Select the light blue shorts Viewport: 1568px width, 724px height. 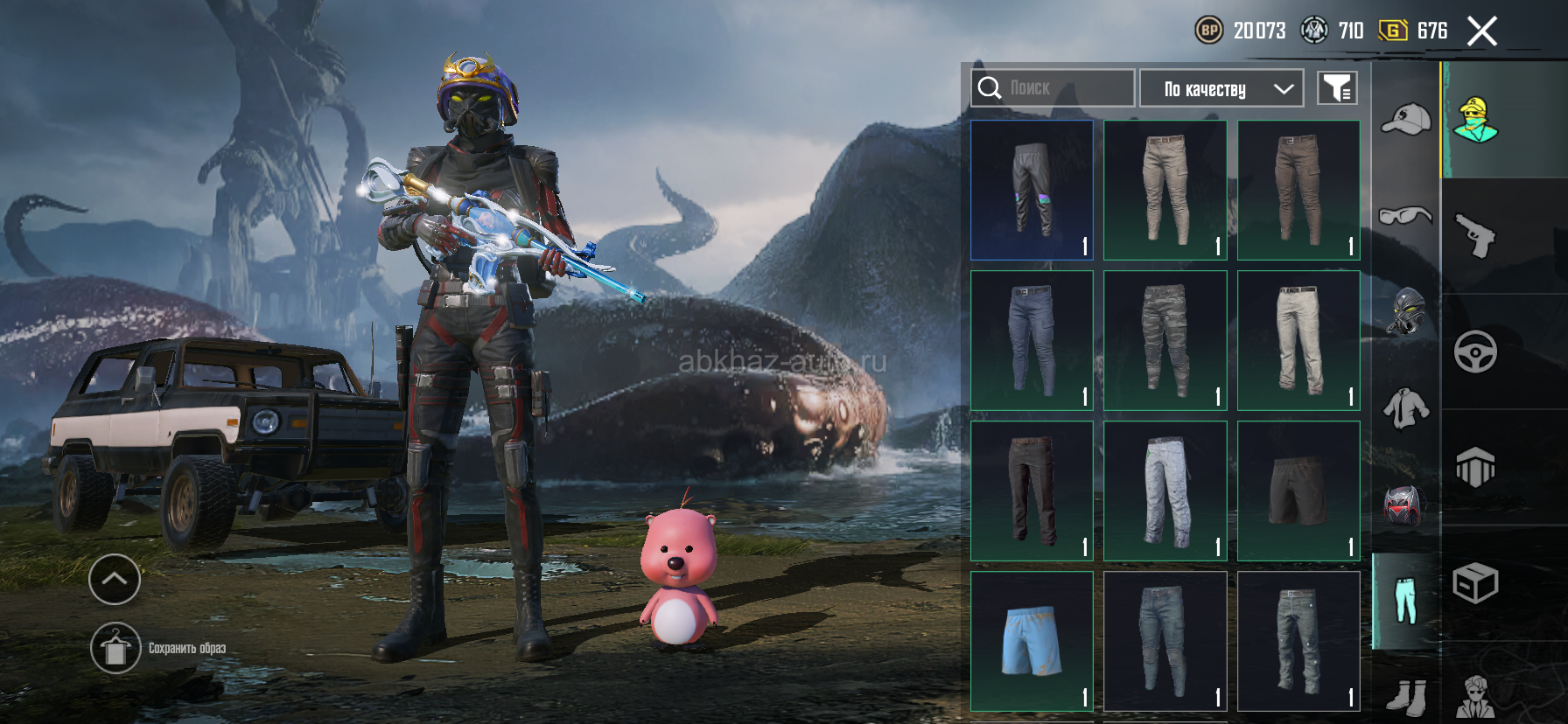(x=1032, y=641)
